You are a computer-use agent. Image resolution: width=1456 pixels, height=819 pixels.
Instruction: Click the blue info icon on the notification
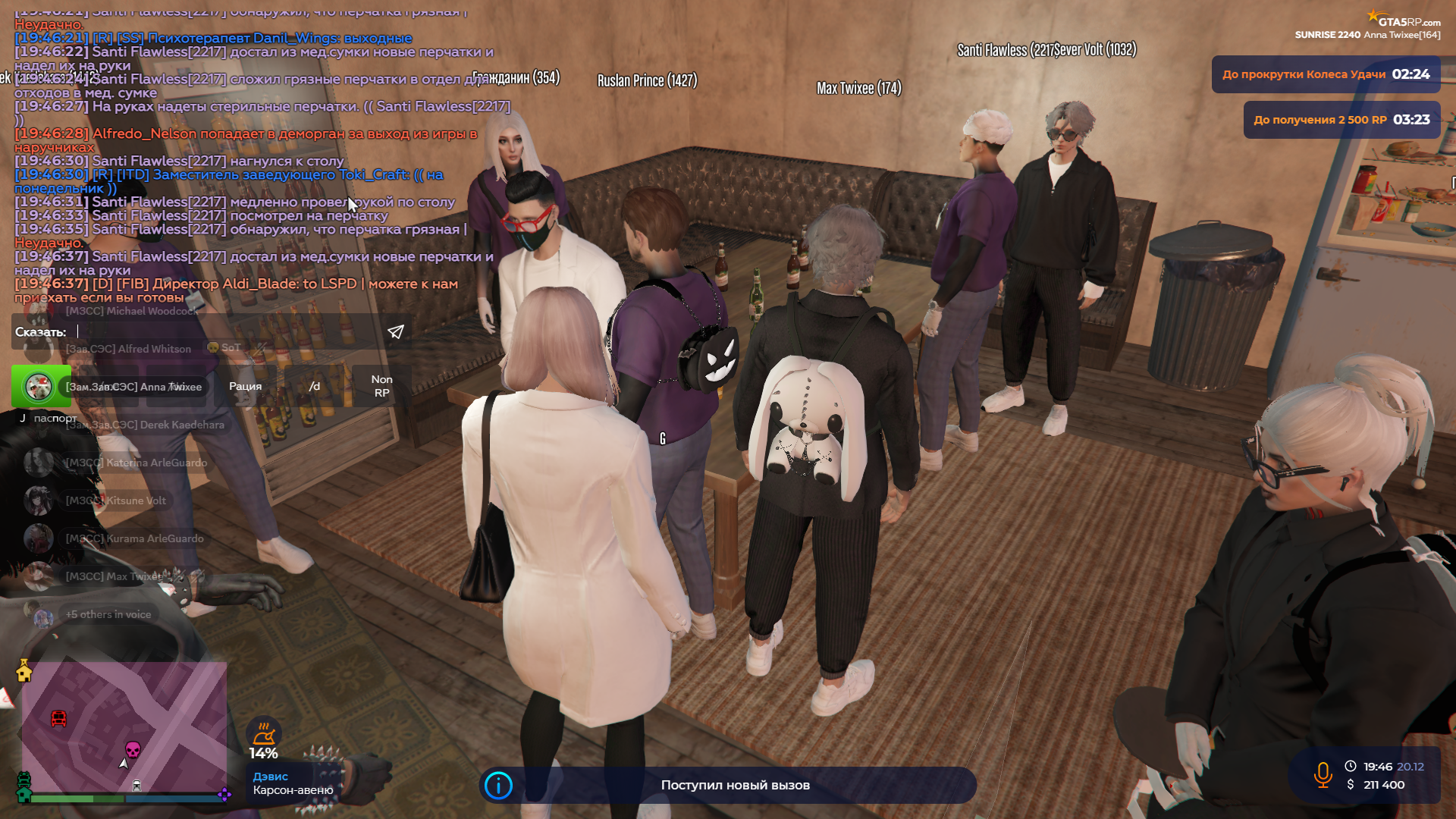[x=498, y=786]
